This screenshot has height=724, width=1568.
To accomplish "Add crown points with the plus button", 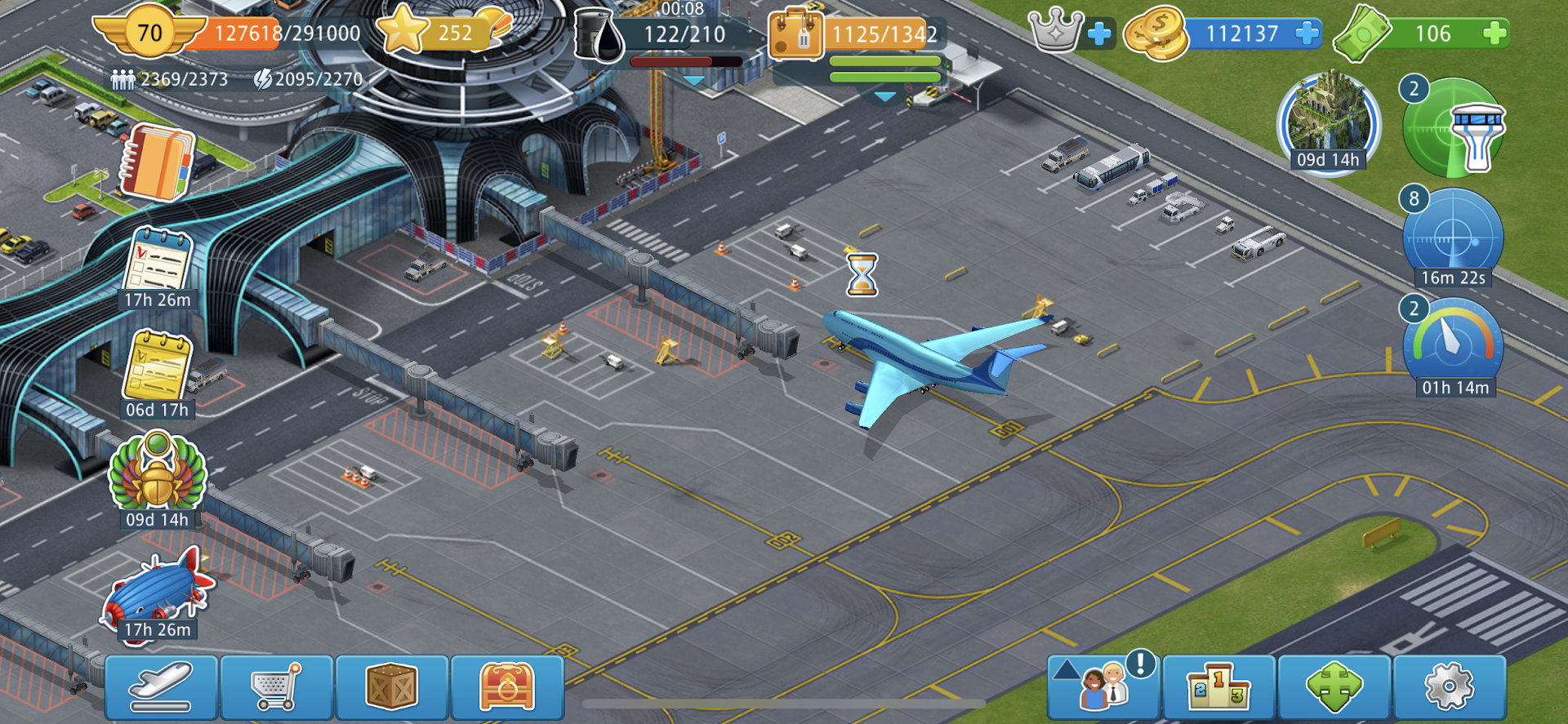I will point(1099,33).
